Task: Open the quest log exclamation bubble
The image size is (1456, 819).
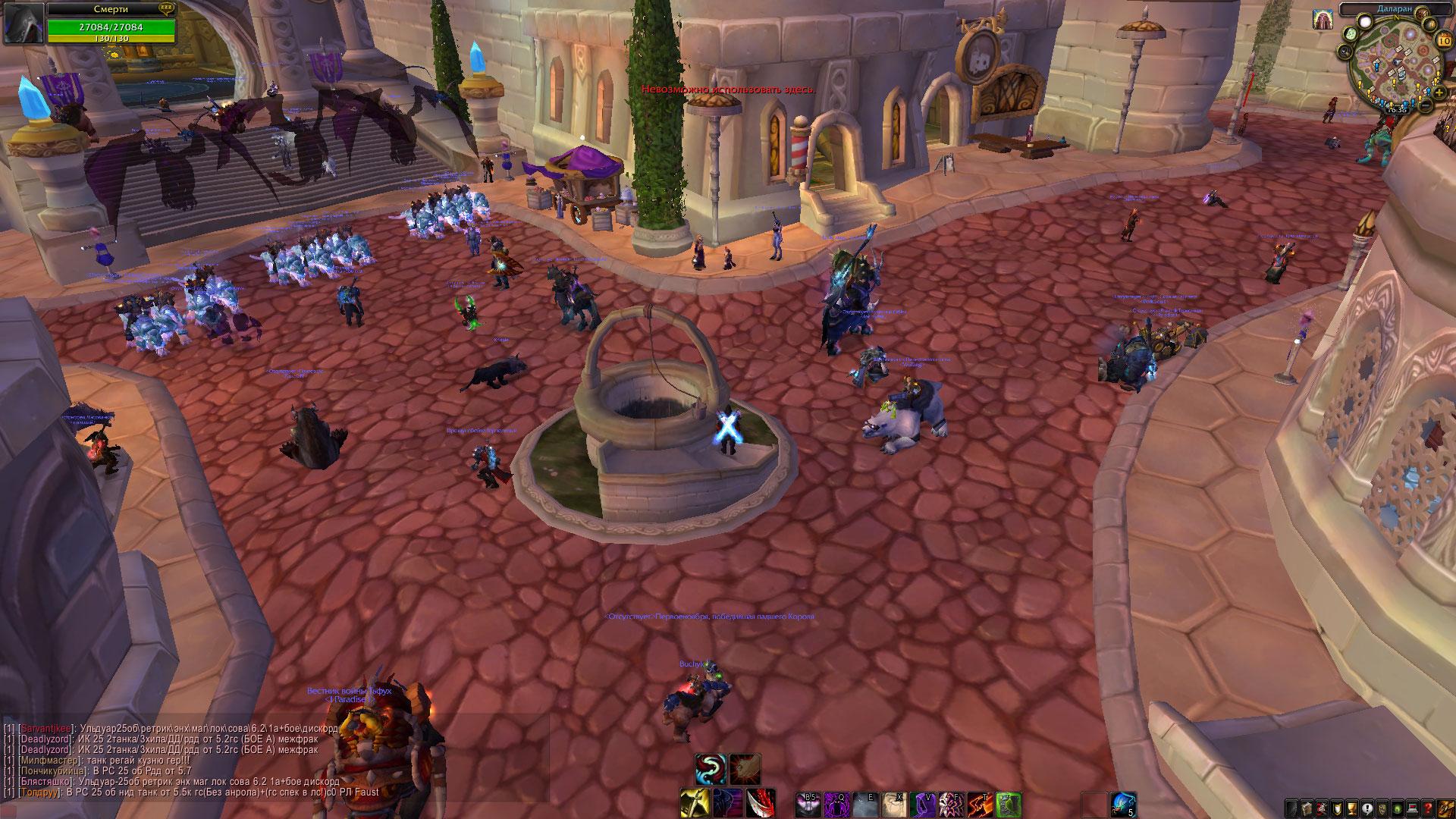Action: pos(1368,807)
